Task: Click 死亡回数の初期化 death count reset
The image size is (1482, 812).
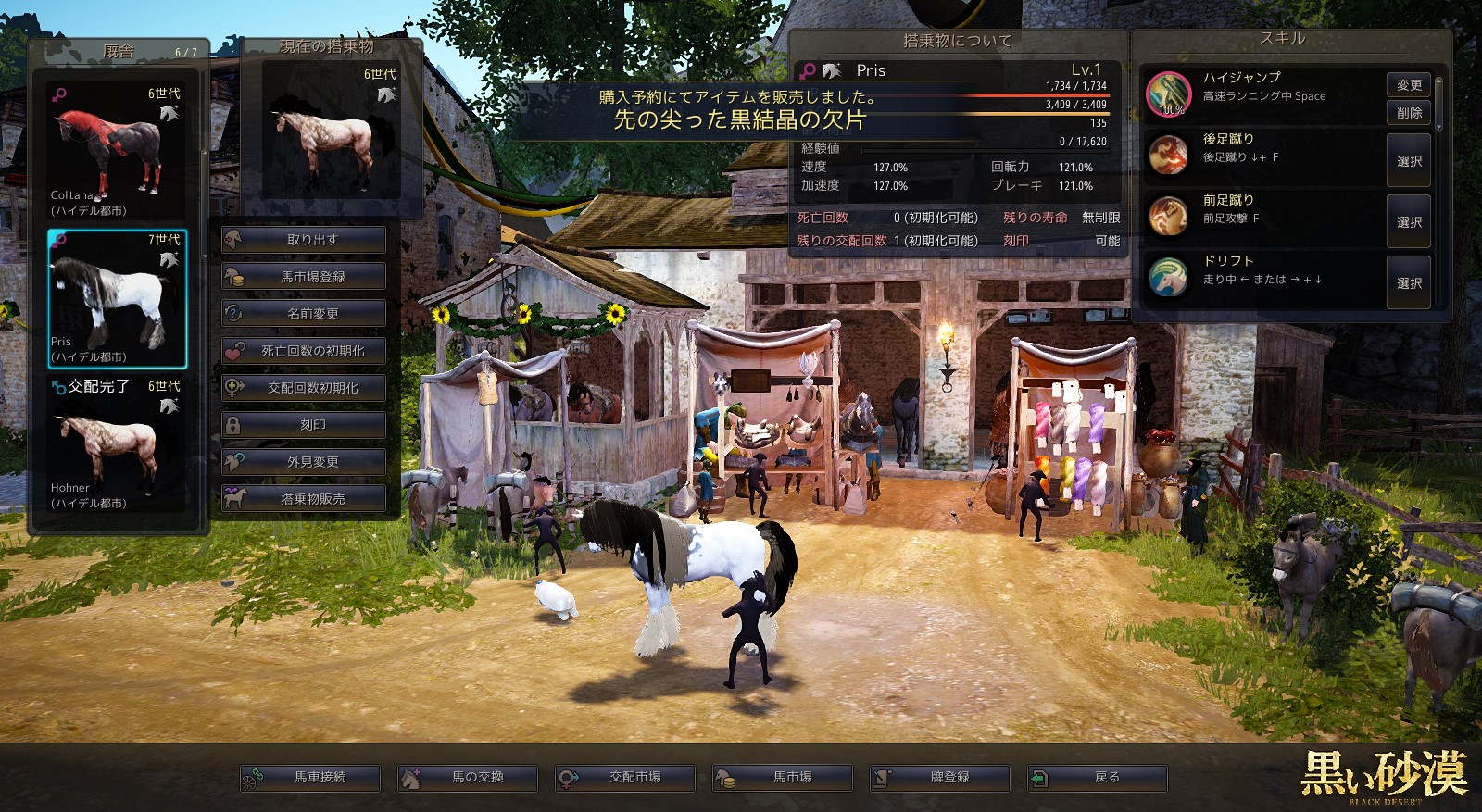Action: point(304,351)
